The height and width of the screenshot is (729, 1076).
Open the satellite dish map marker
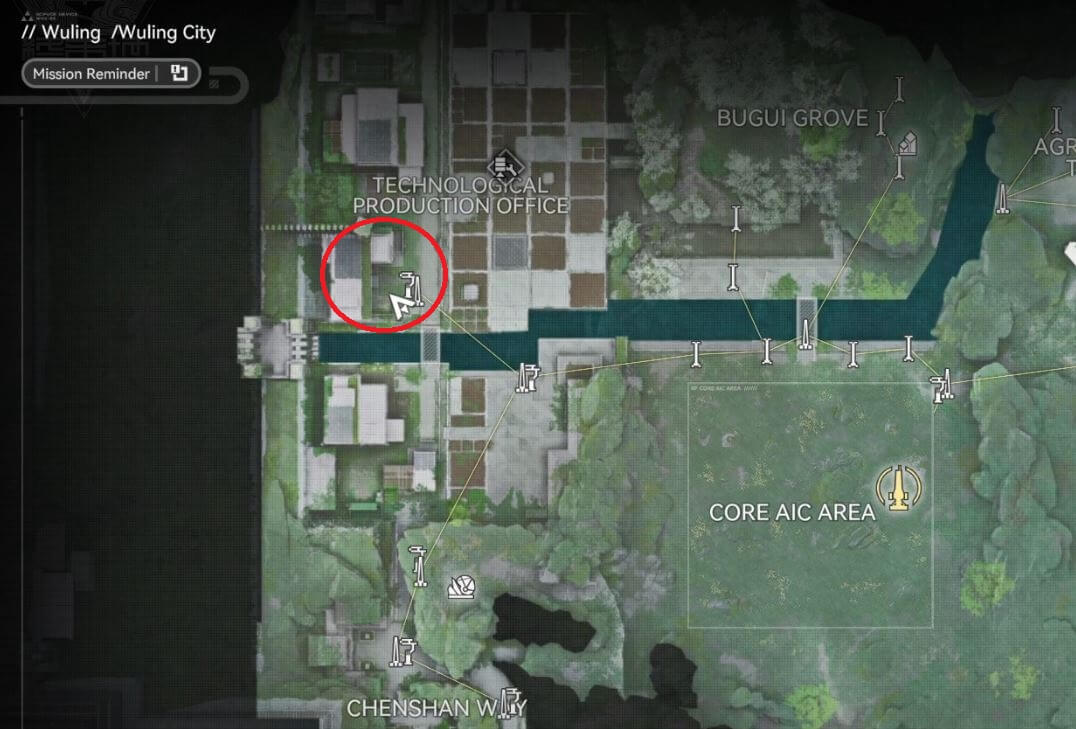(462, 587)
